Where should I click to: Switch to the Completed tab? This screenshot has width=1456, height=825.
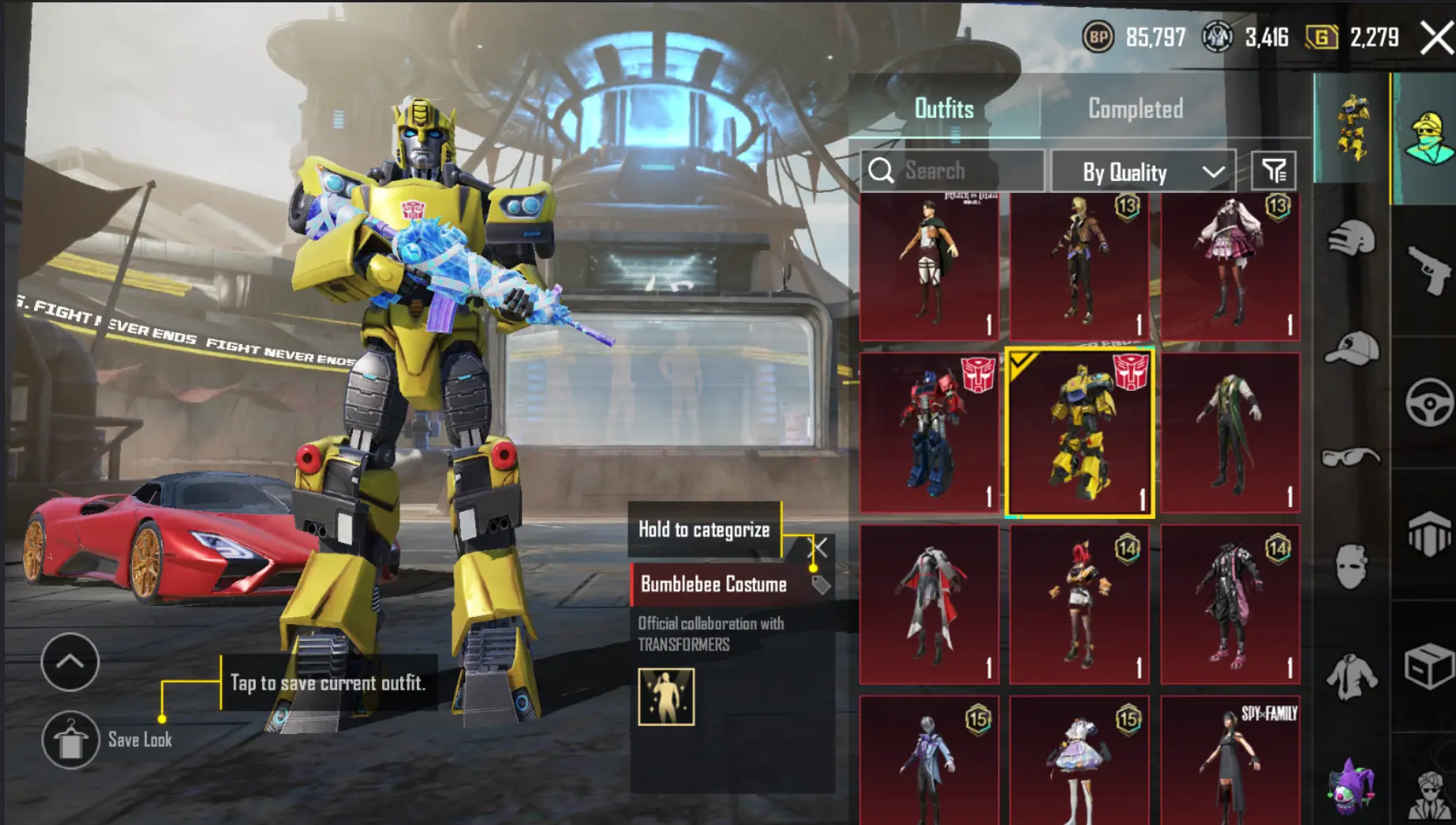[1135, 109]
